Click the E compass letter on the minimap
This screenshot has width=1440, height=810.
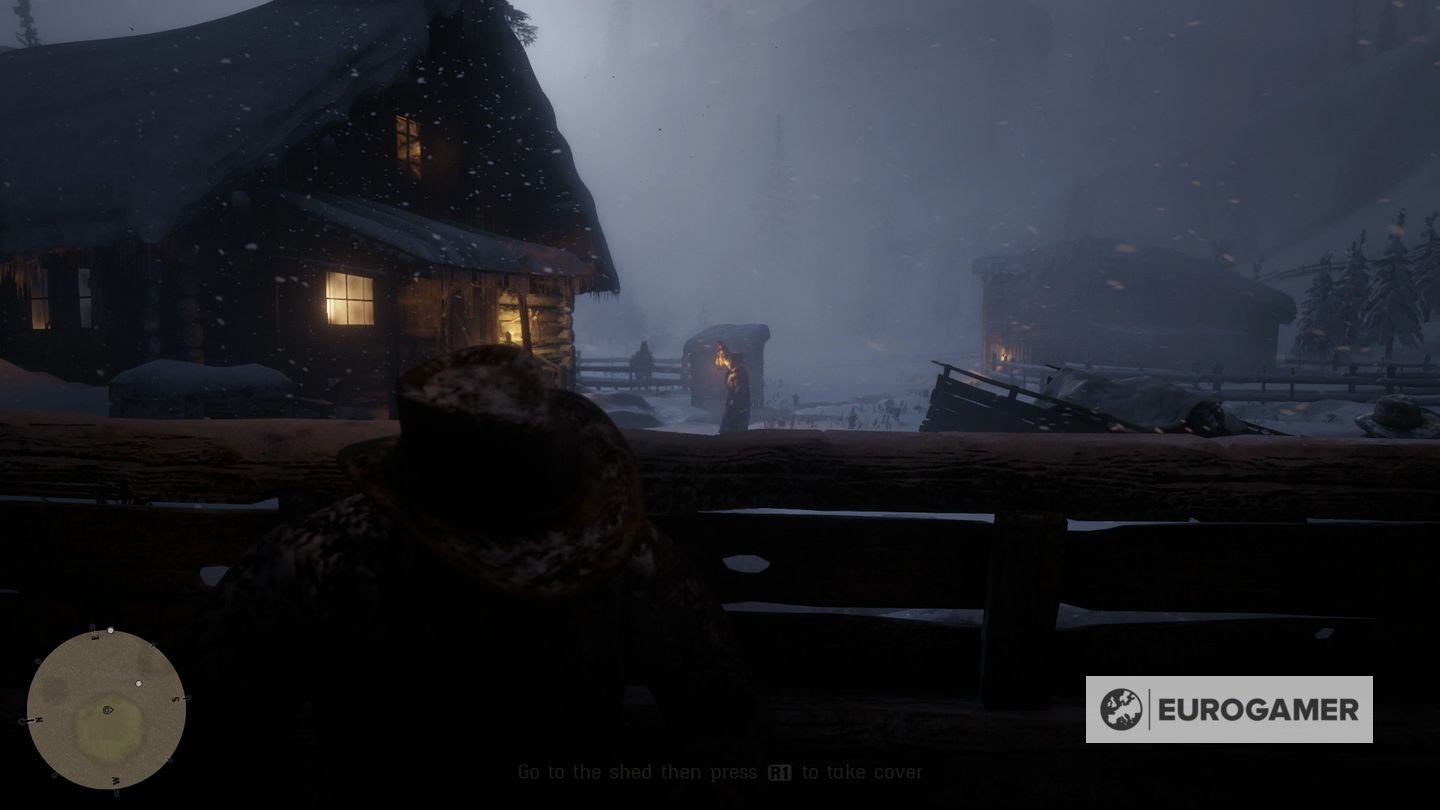[x=95, y=637]
